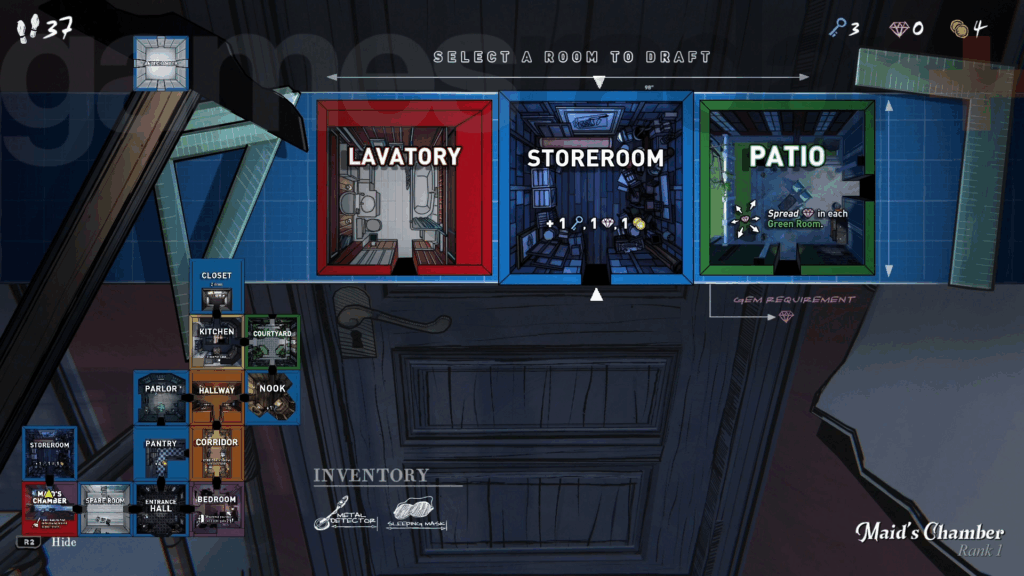This screenshot has height=576, width=1024.
Task: Select the red Maid's Chamber map tile
Action: (50, 509)
